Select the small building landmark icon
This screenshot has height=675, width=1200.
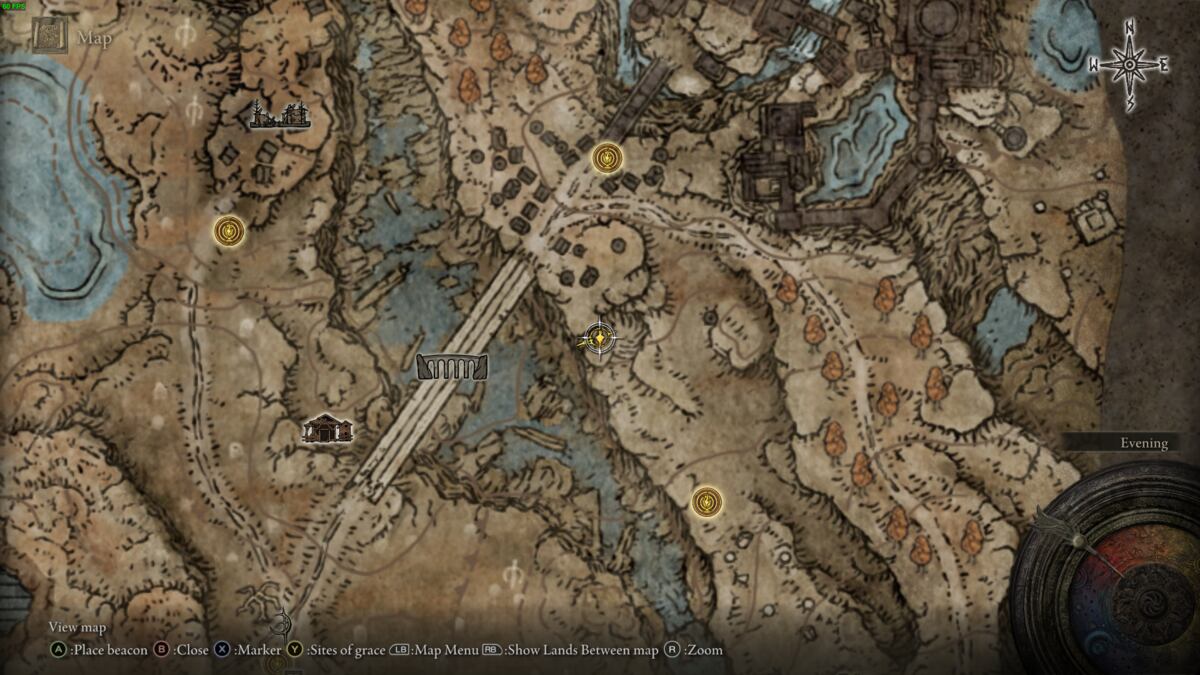coord(328,430)
